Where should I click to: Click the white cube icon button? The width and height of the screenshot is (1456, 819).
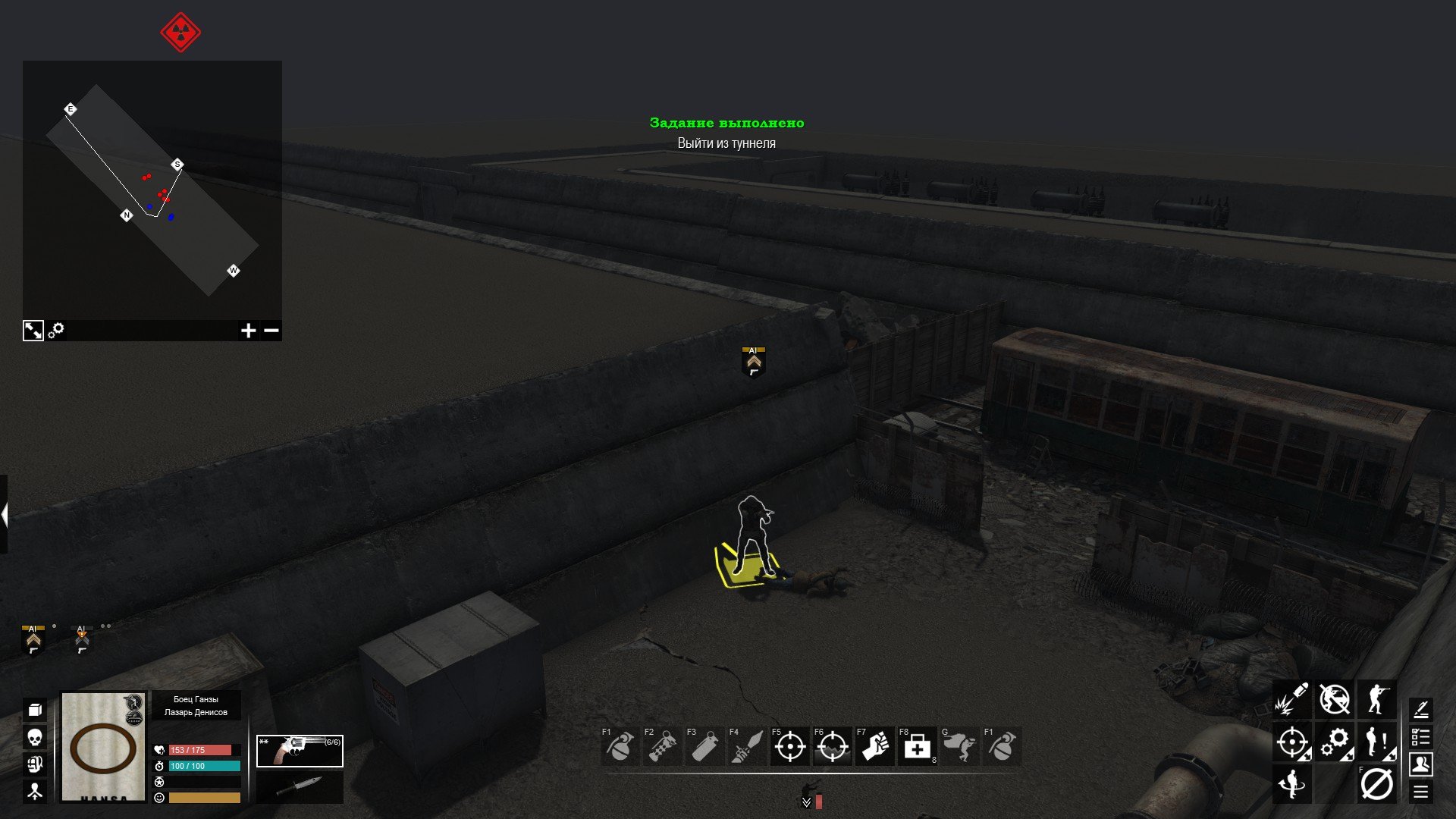(34, 710)
